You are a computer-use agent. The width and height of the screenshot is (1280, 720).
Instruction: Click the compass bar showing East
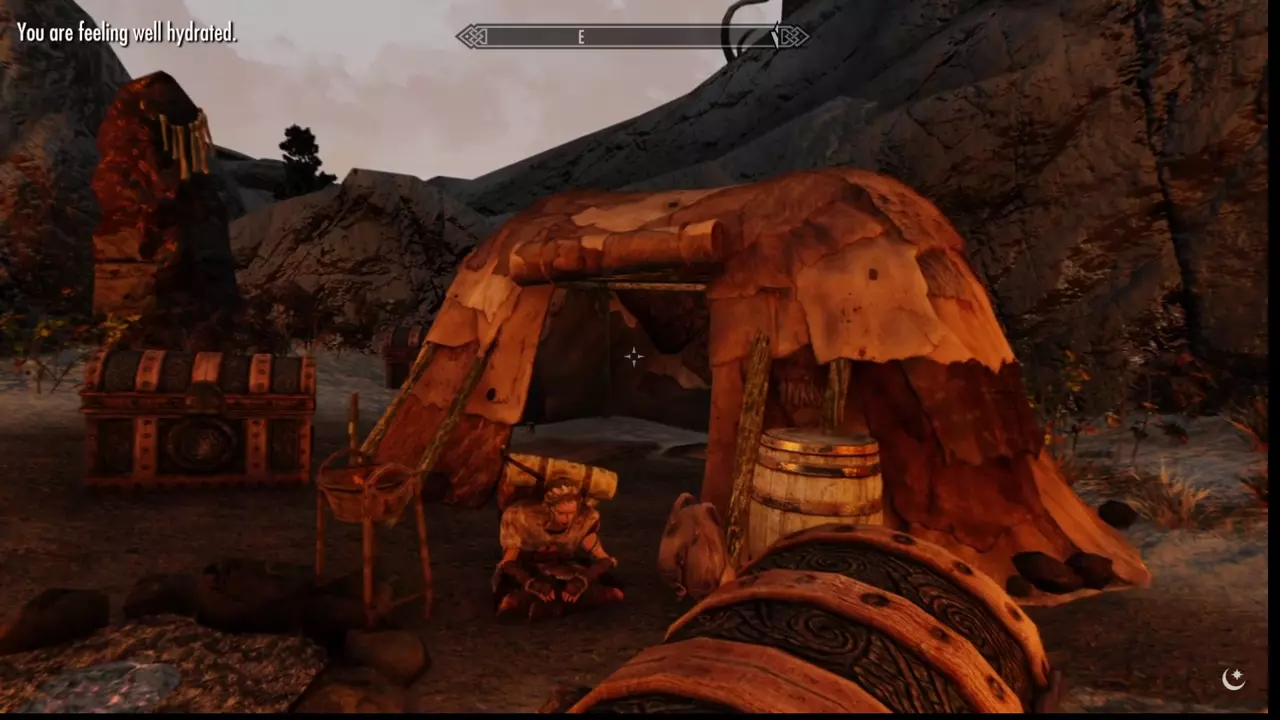(632, 37)
